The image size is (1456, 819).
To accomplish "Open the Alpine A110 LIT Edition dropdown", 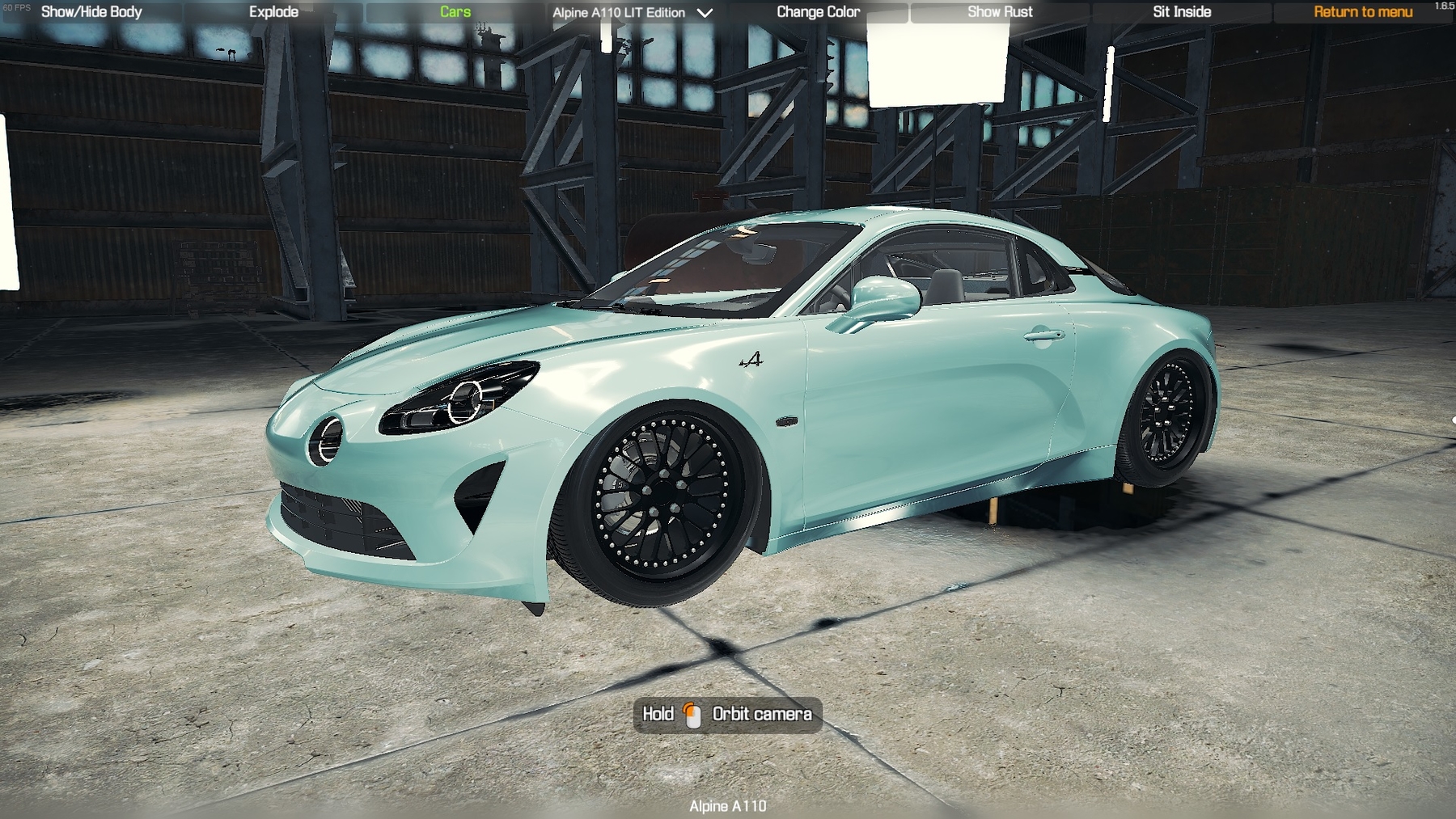I will coord(633,13).
